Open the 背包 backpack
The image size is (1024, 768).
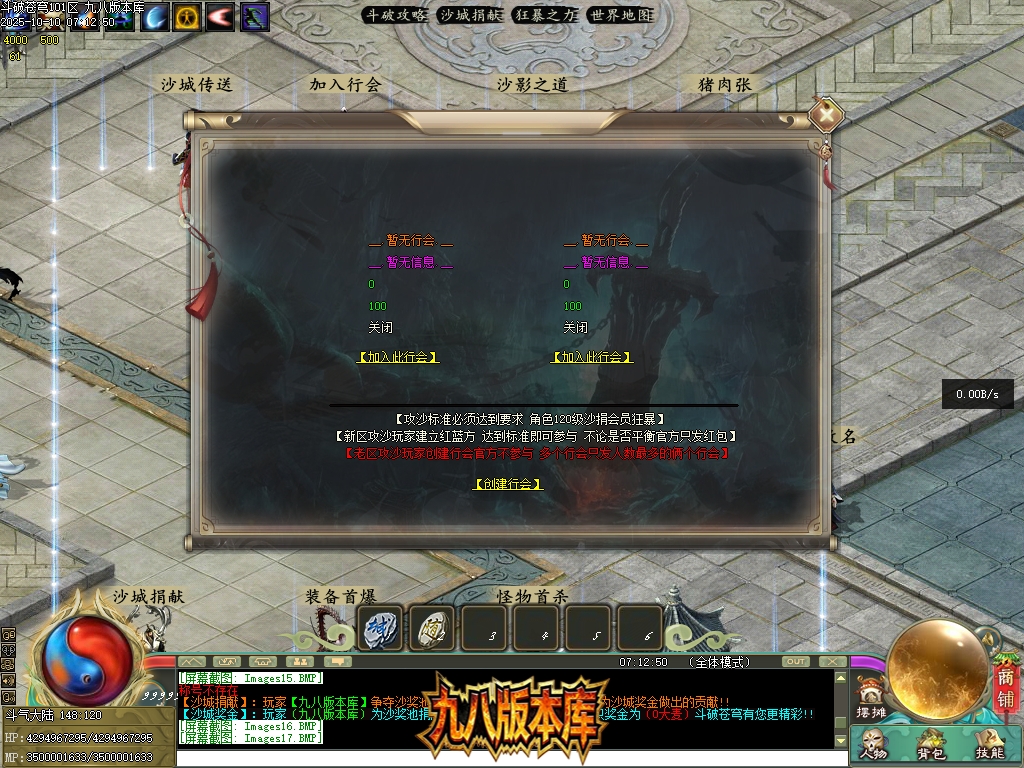[x=931, y=745]
